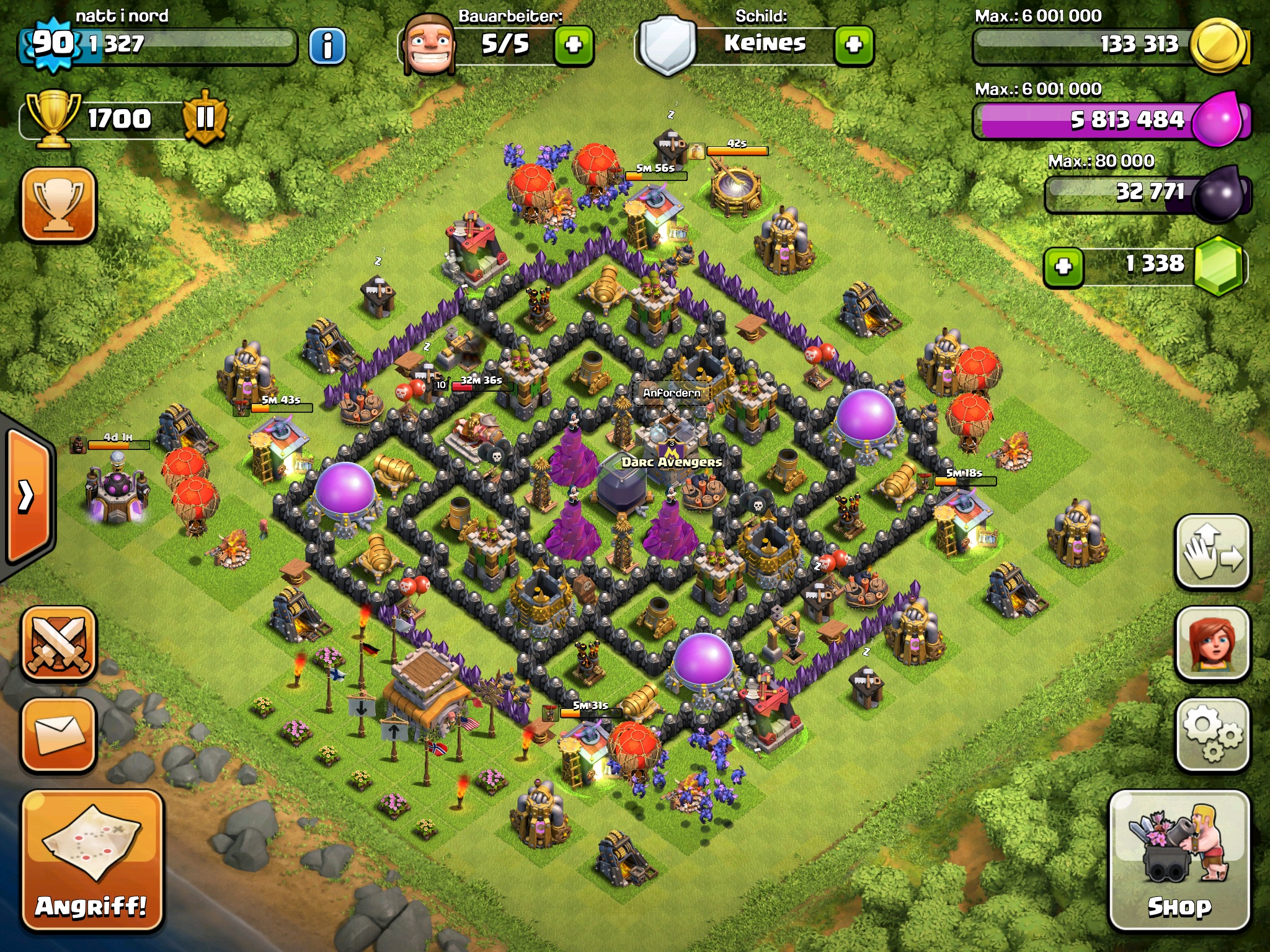The height and width of the screenshot is (952, 1270).
Task: Open the mail envelope inbox
Action: click(60, 735)
